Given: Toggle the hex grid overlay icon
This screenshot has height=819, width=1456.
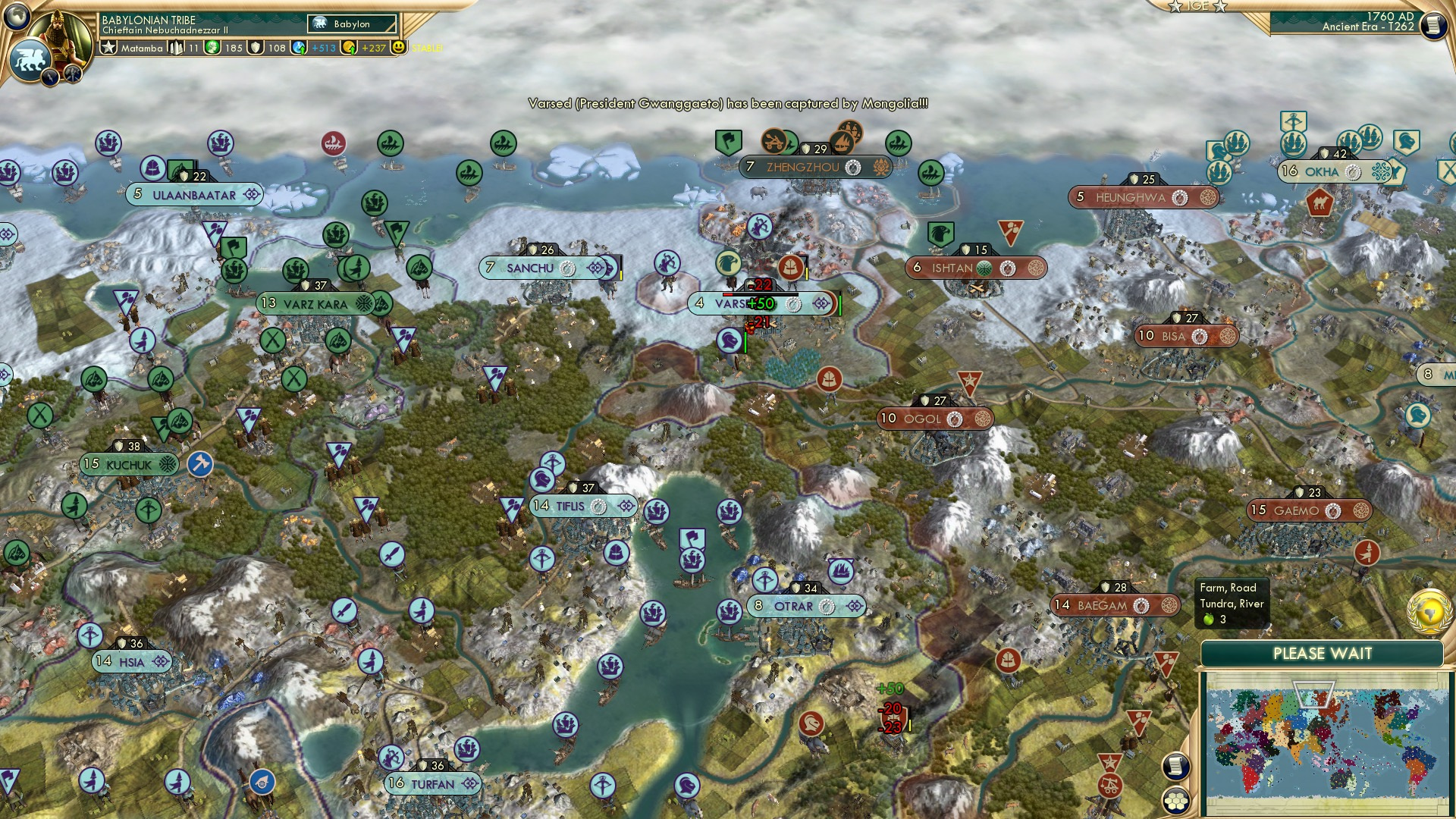Looking at the screenshot, I should 1175,801.
